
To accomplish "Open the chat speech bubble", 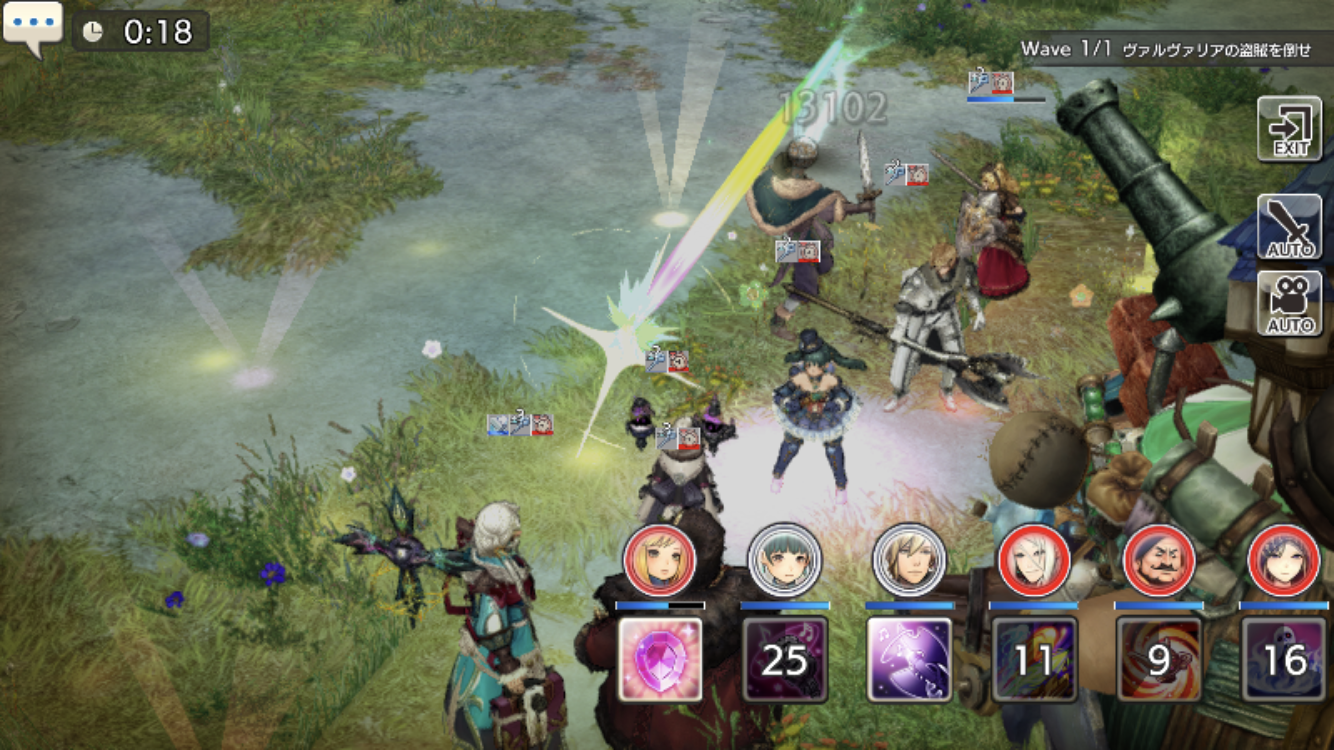I will pyautogui.click(x=32, y=27).
